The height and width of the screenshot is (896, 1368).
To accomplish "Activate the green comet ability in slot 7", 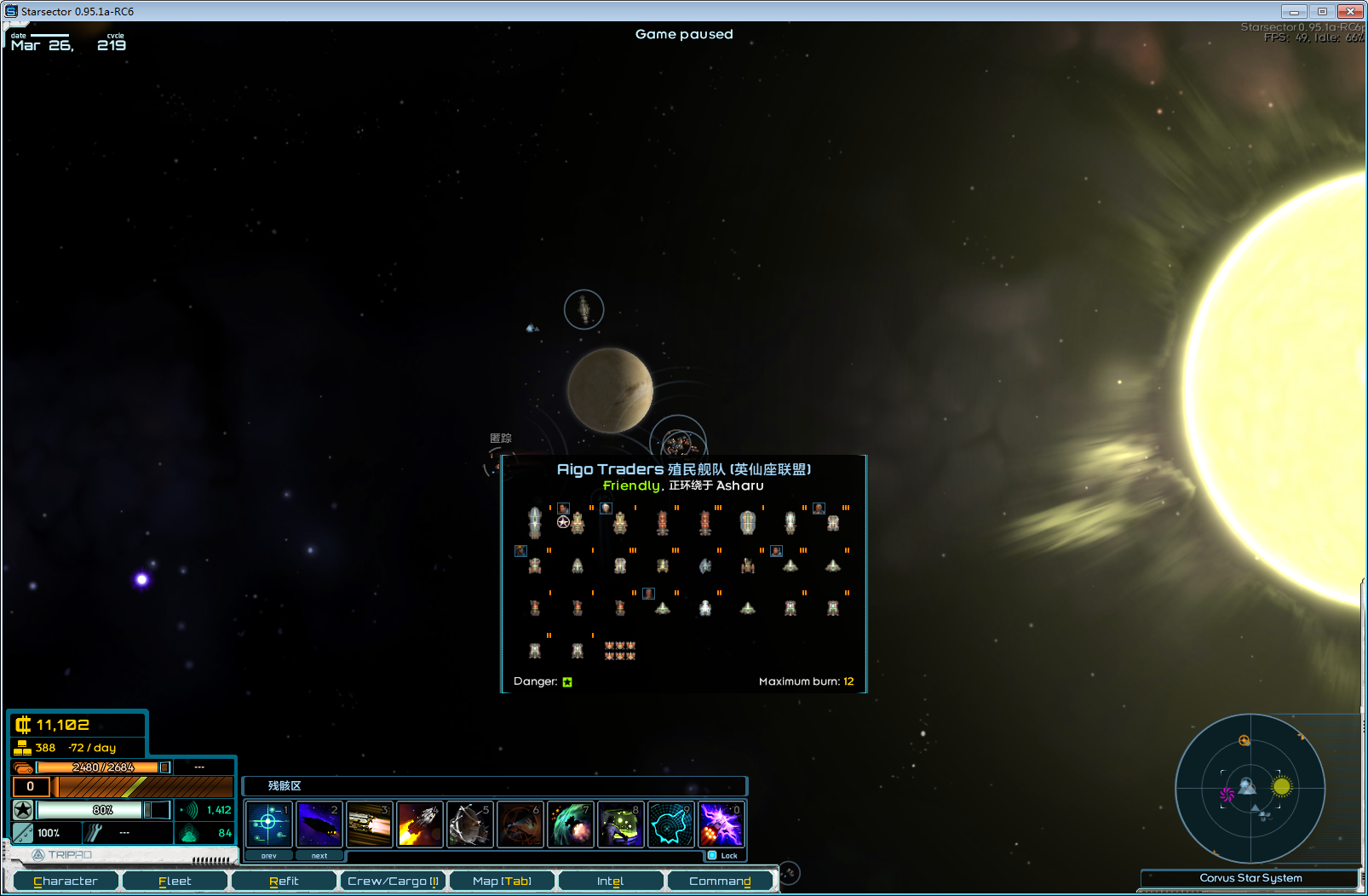I will coord(571,824).
